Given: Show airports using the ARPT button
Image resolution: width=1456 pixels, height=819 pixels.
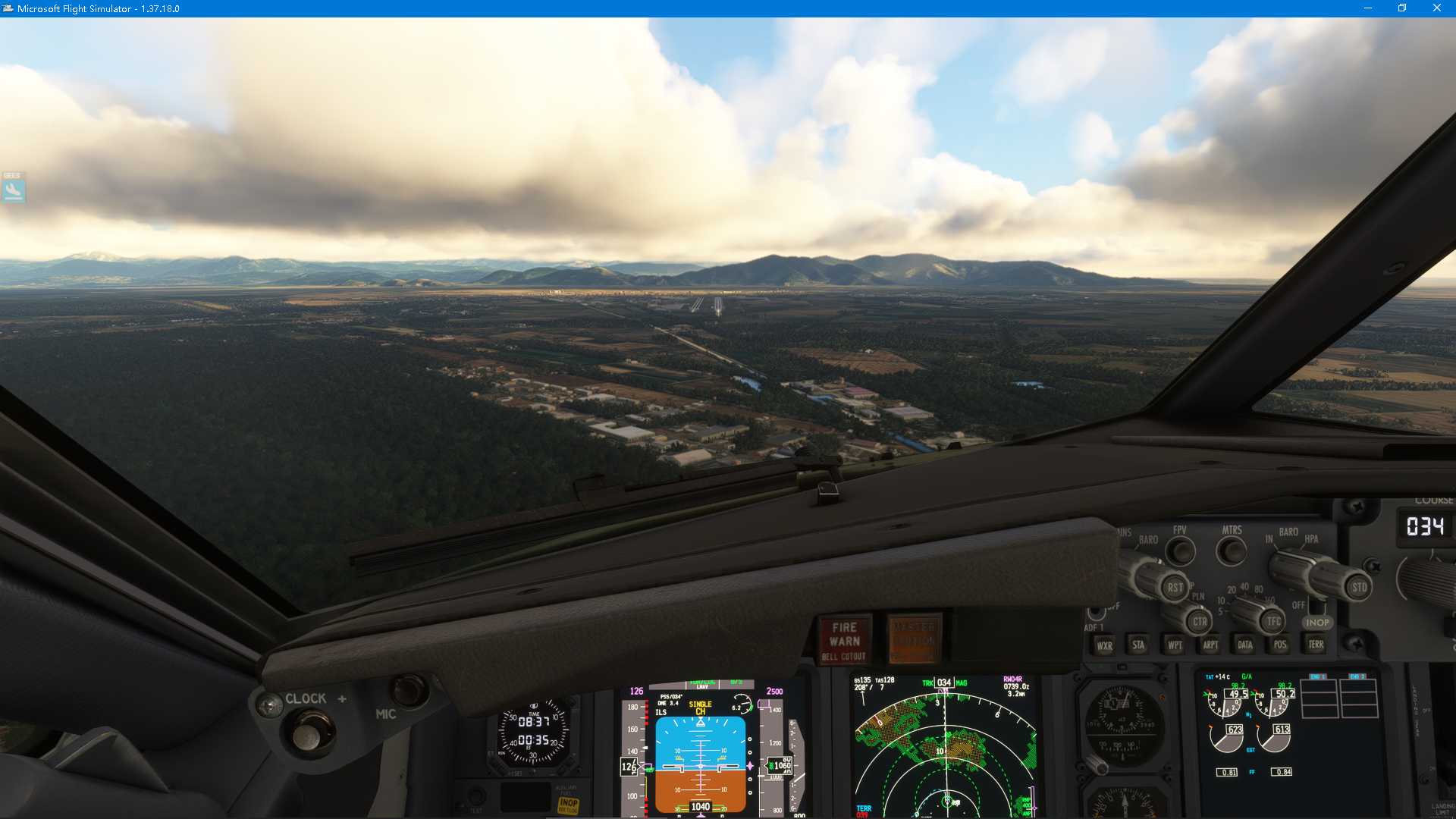Looking at the screenshot, I should [x=1209, y=645].
